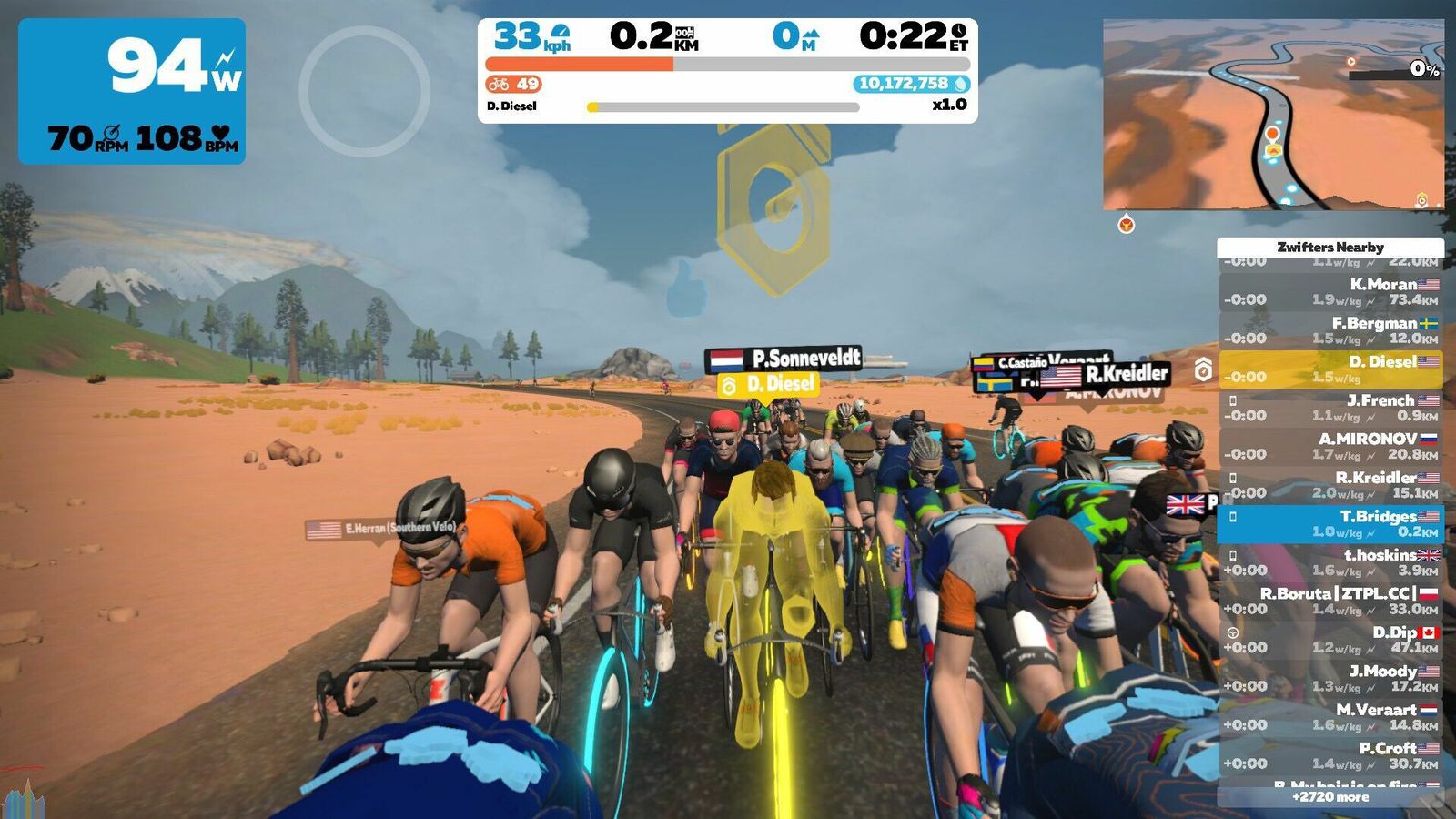Open the minimap in the corner
The height and width of the screenshot is (819, 1456).
1272,115
